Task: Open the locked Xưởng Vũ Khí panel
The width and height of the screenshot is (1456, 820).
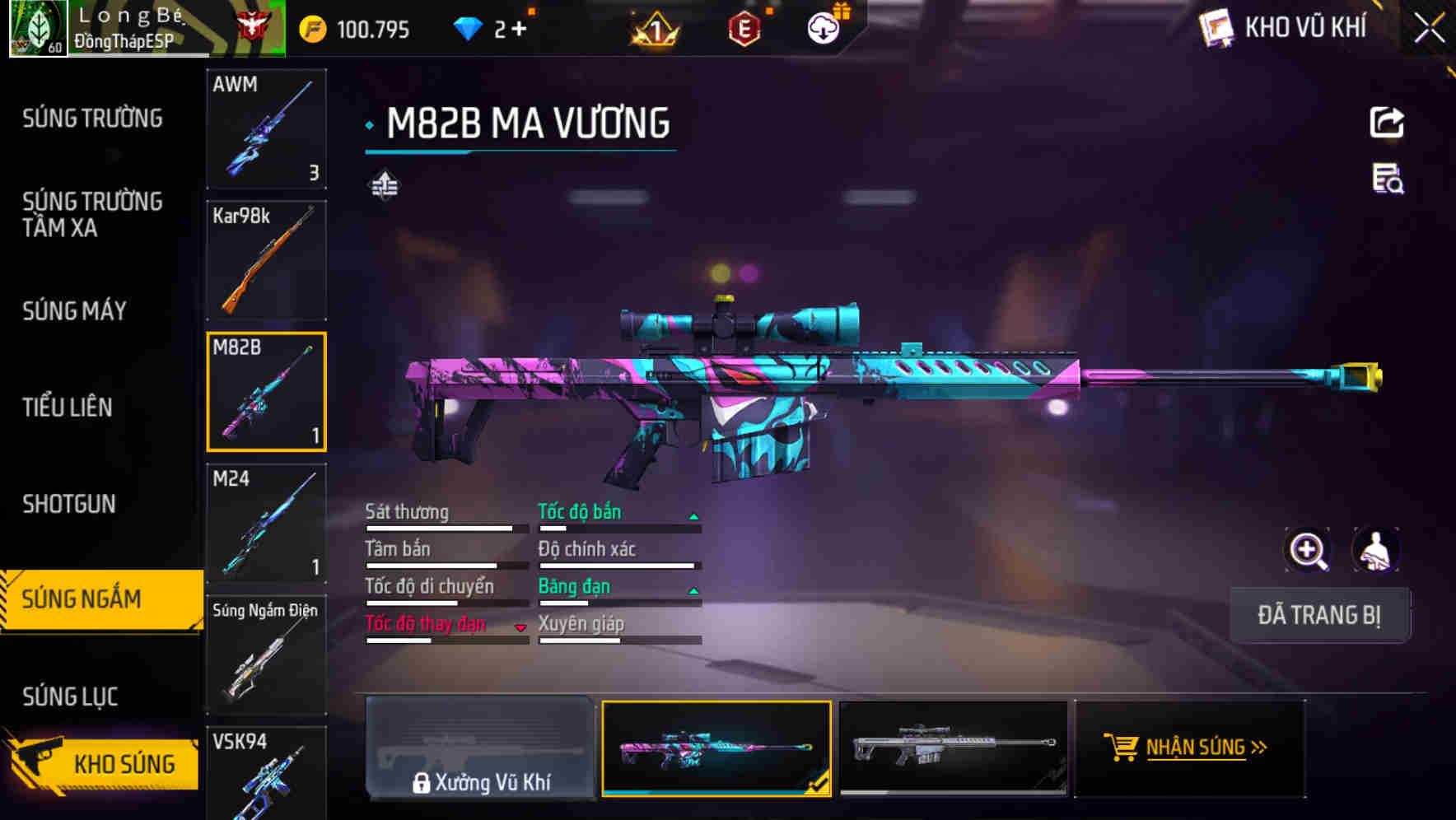Action: (x=482, y=749)
